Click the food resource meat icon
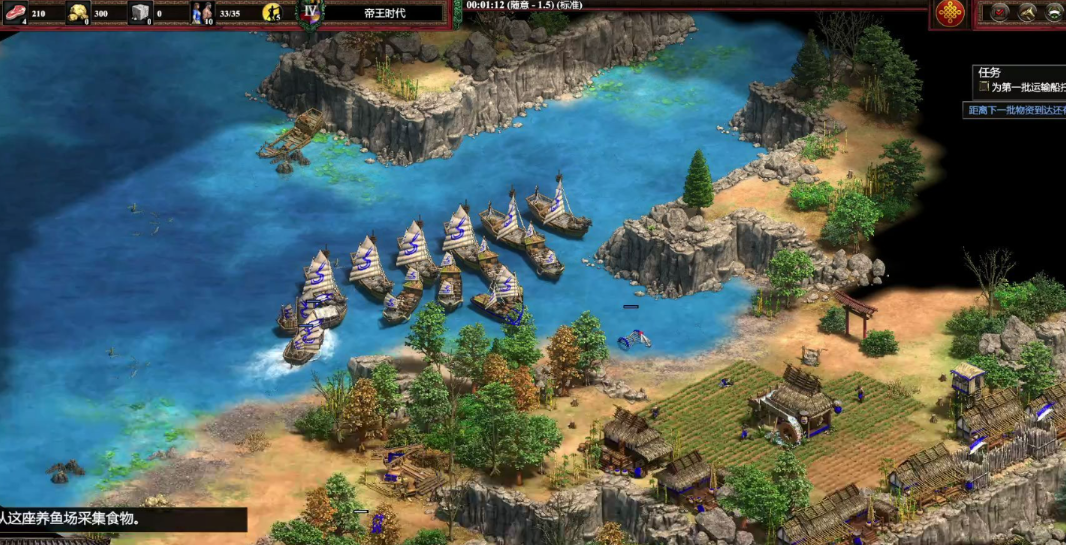This screenshot has height=545, width=1066. click(16, 14)
